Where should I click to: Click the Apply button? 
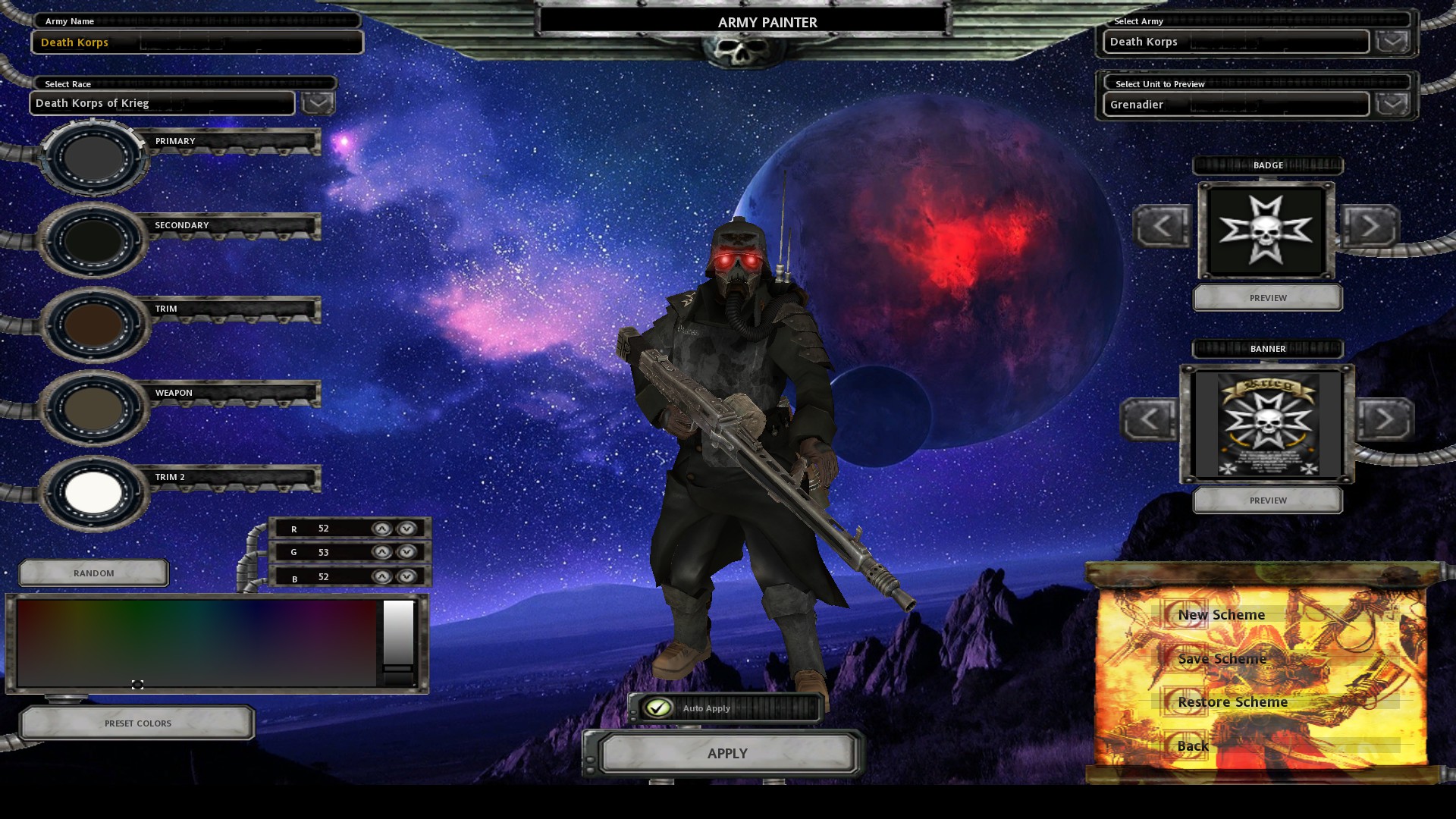tap(727, 754)
